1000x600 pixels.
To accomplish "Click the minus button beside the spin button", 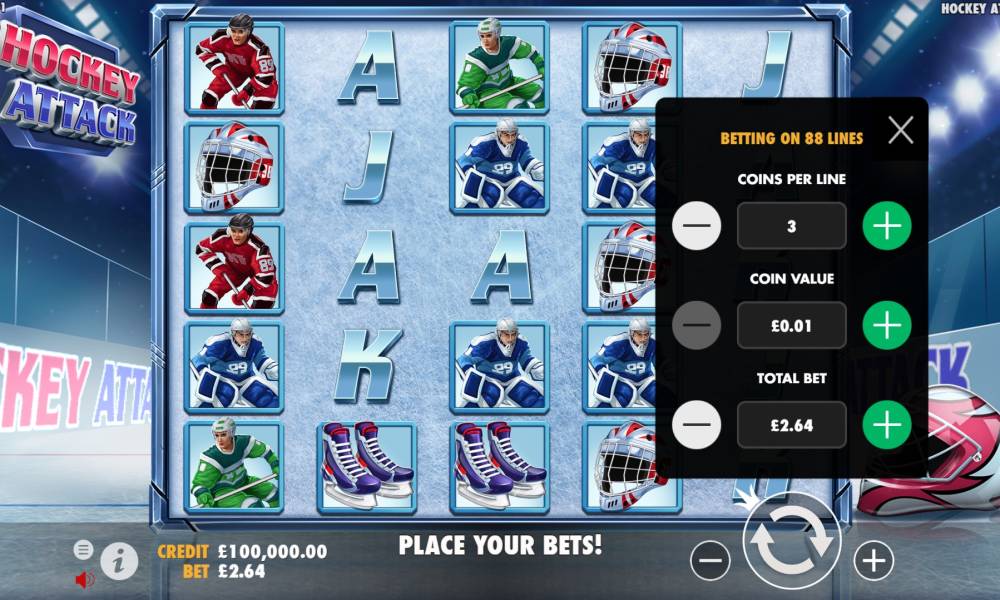I will (x=710, y=561).
